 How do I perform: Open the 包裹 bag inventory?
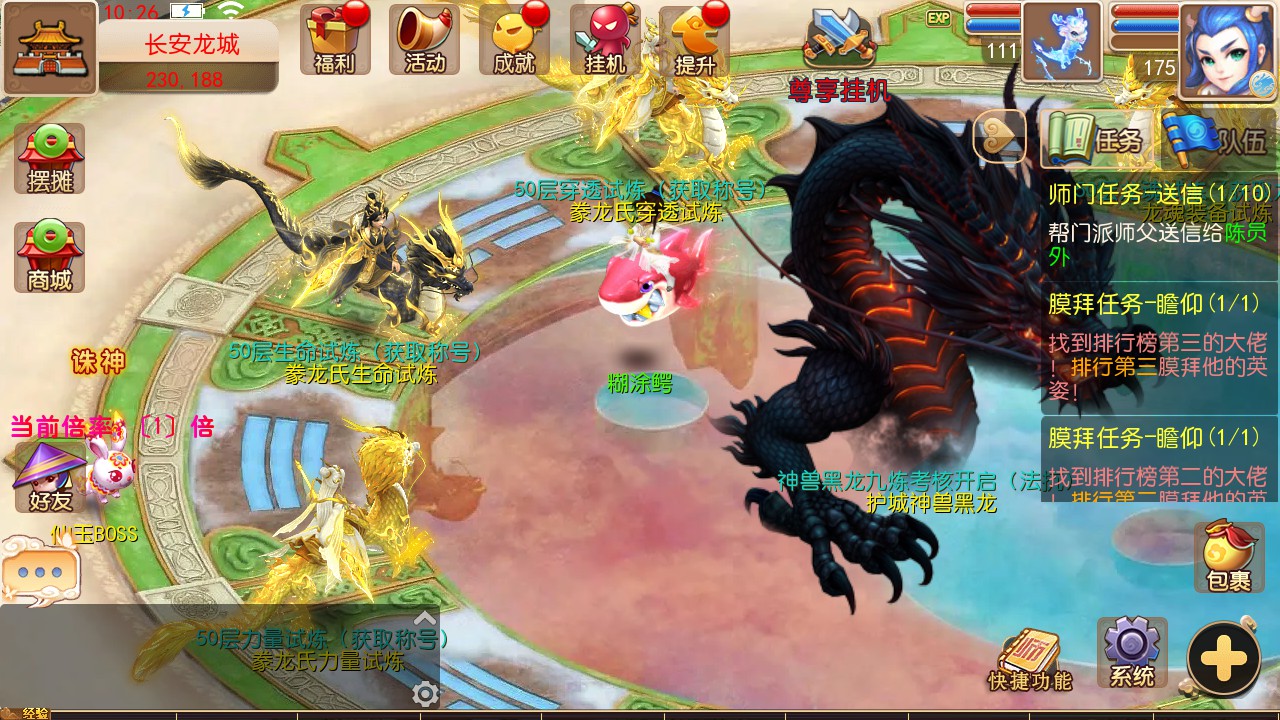1228,556
